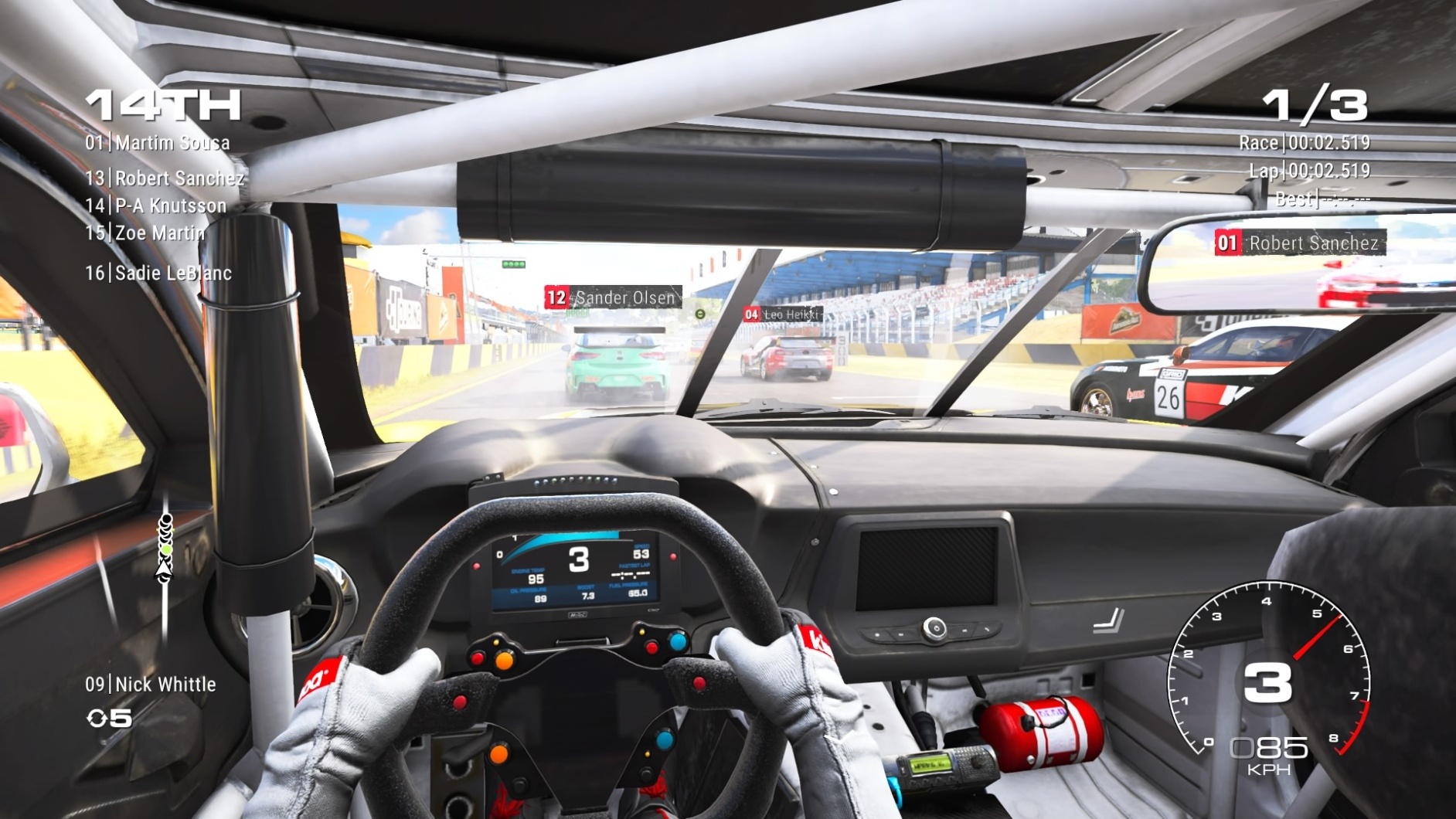Select Martim Sousa in the standings list

click(158, 143)
